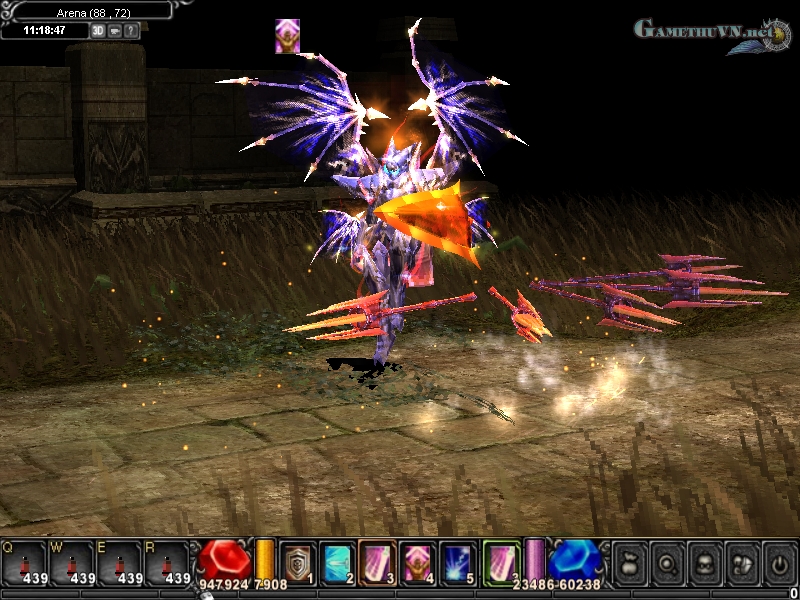Use the potion in the R slot
Image resolution: width=800 pixels, height=600 pixels.
pyautogui.click(x=166, y=562)
